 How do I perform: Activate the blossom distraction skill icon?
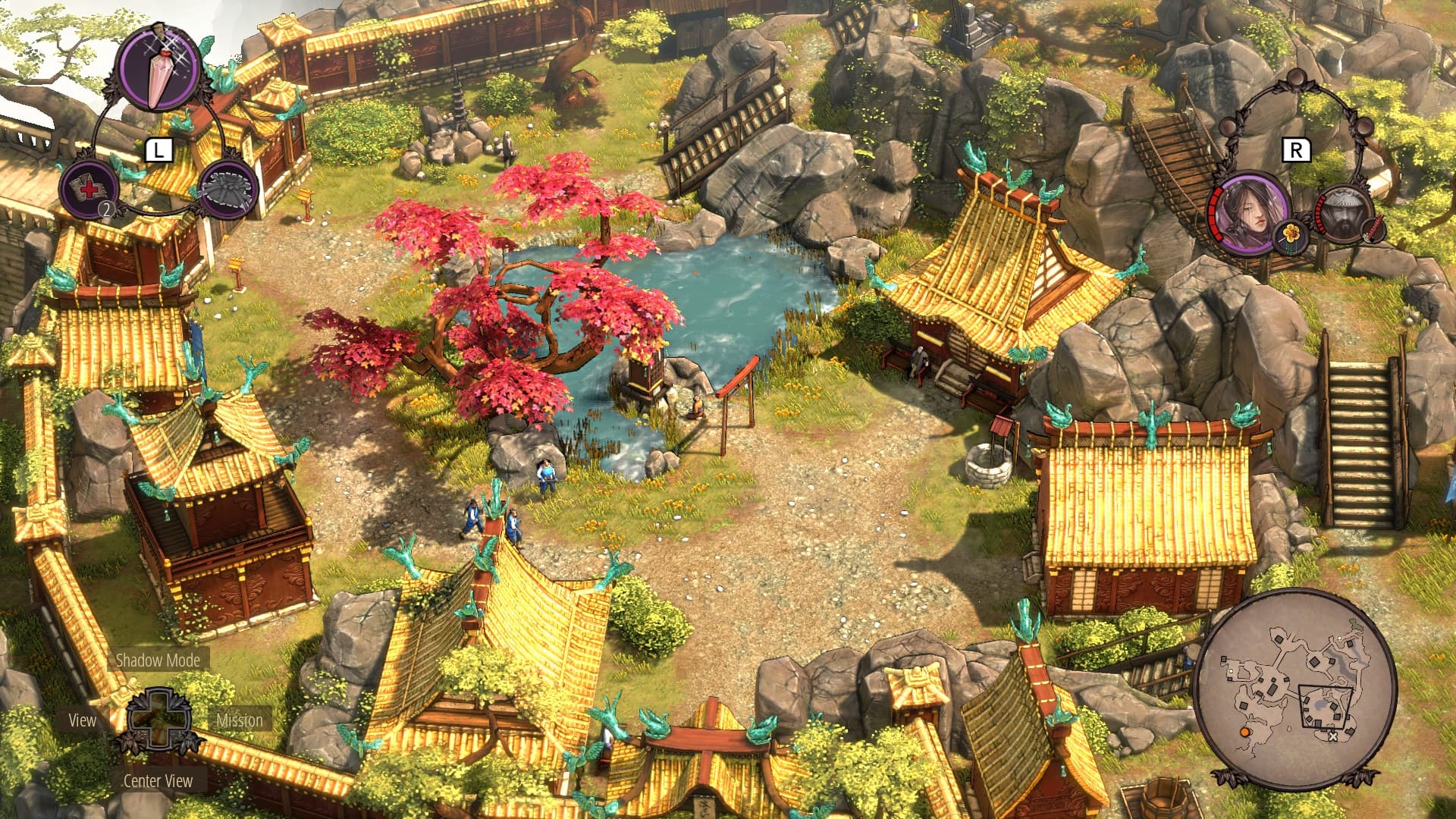tap(1290, 237)
